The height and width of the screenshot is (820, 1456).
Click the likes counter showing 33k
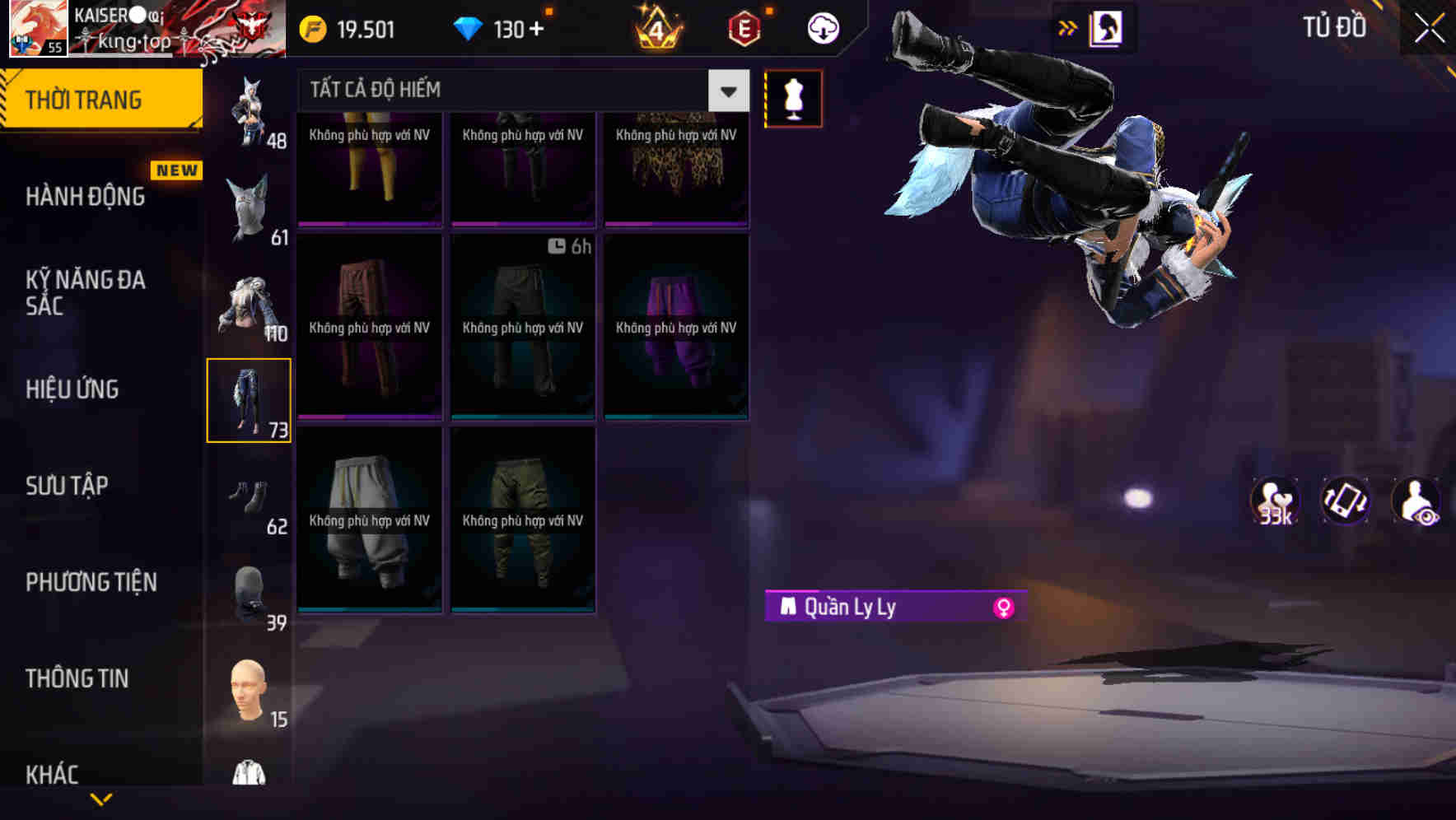coord(1273,501)
